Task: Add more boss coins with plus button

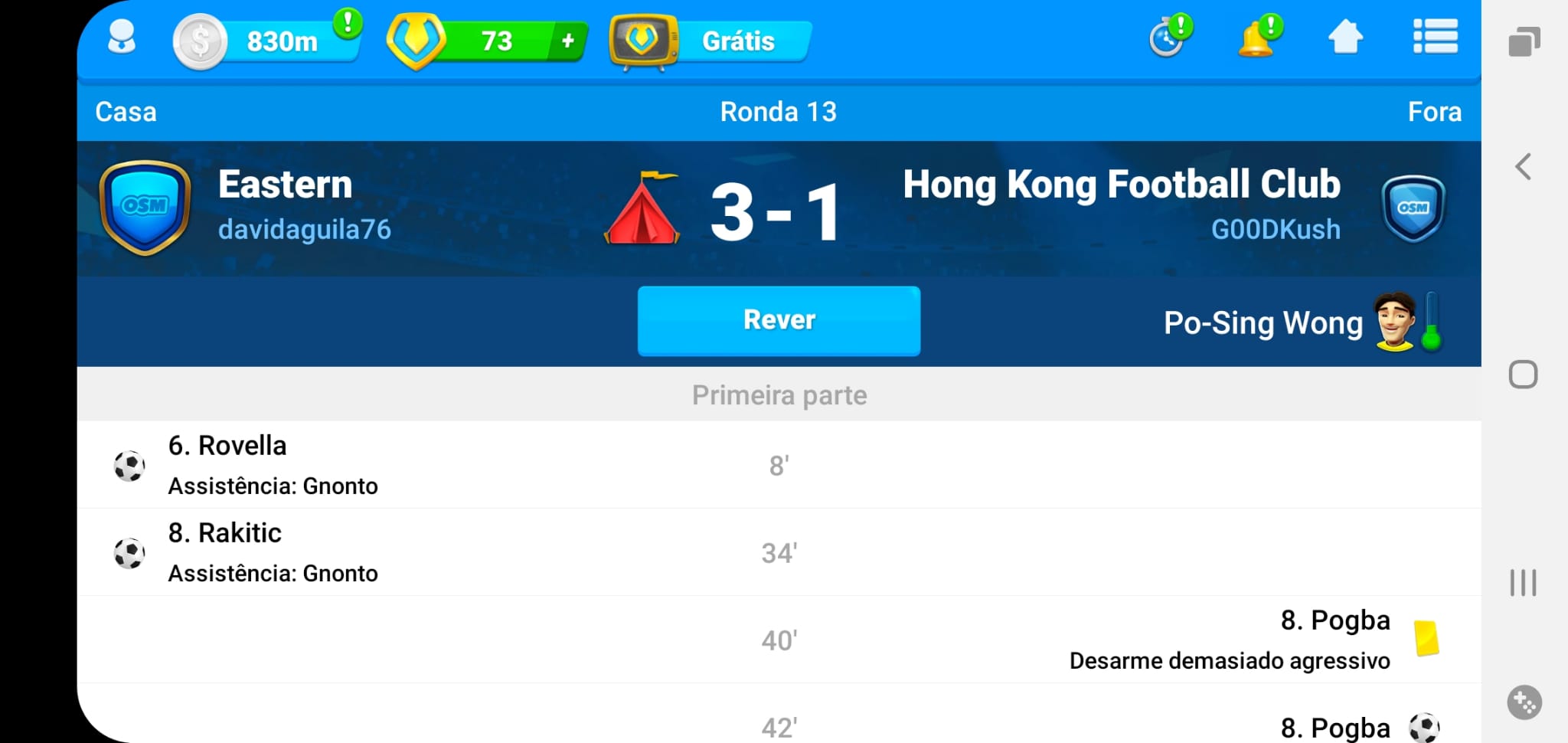Action: pyautogui.click(x=567, y=41)
